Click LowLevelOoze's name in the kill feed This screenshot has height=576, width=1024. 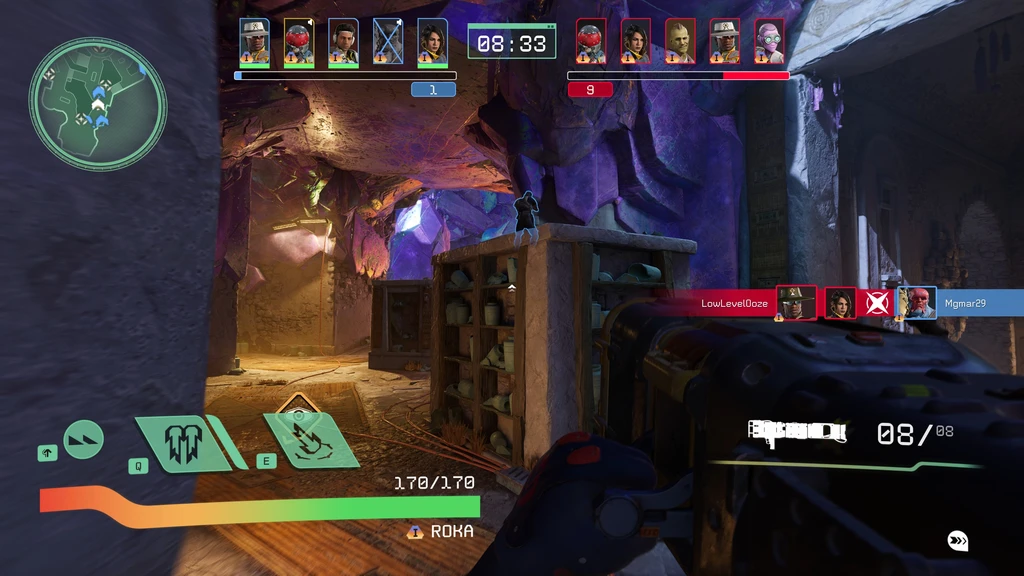coord(734,303)
